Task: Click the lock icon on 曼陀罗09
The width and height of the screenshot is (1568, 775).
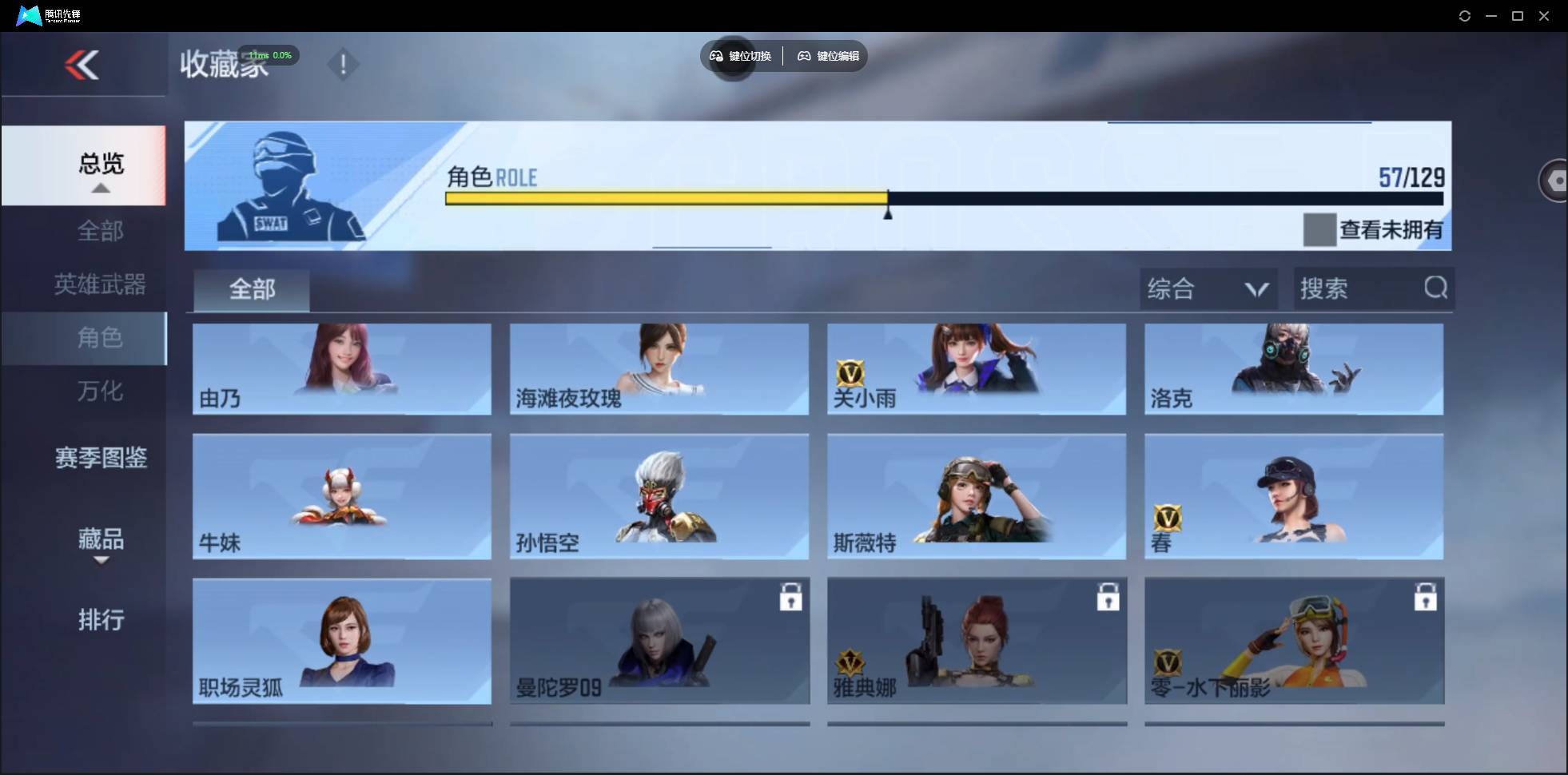Action: (x=791, y=596)
